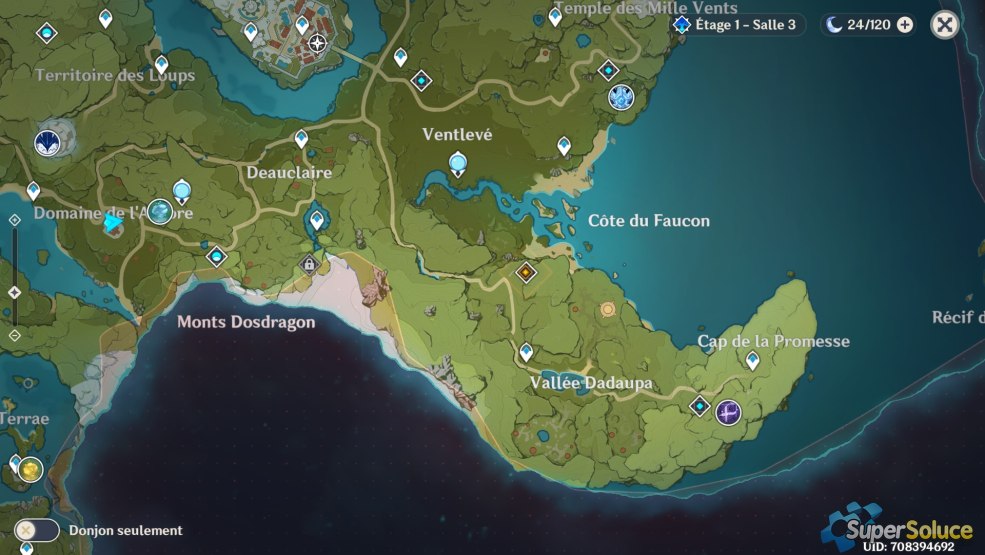Select the Statue of the Seven marker at Ventlevé
The height and width of the screenshot is (555, 985).
tap(458, 163)
